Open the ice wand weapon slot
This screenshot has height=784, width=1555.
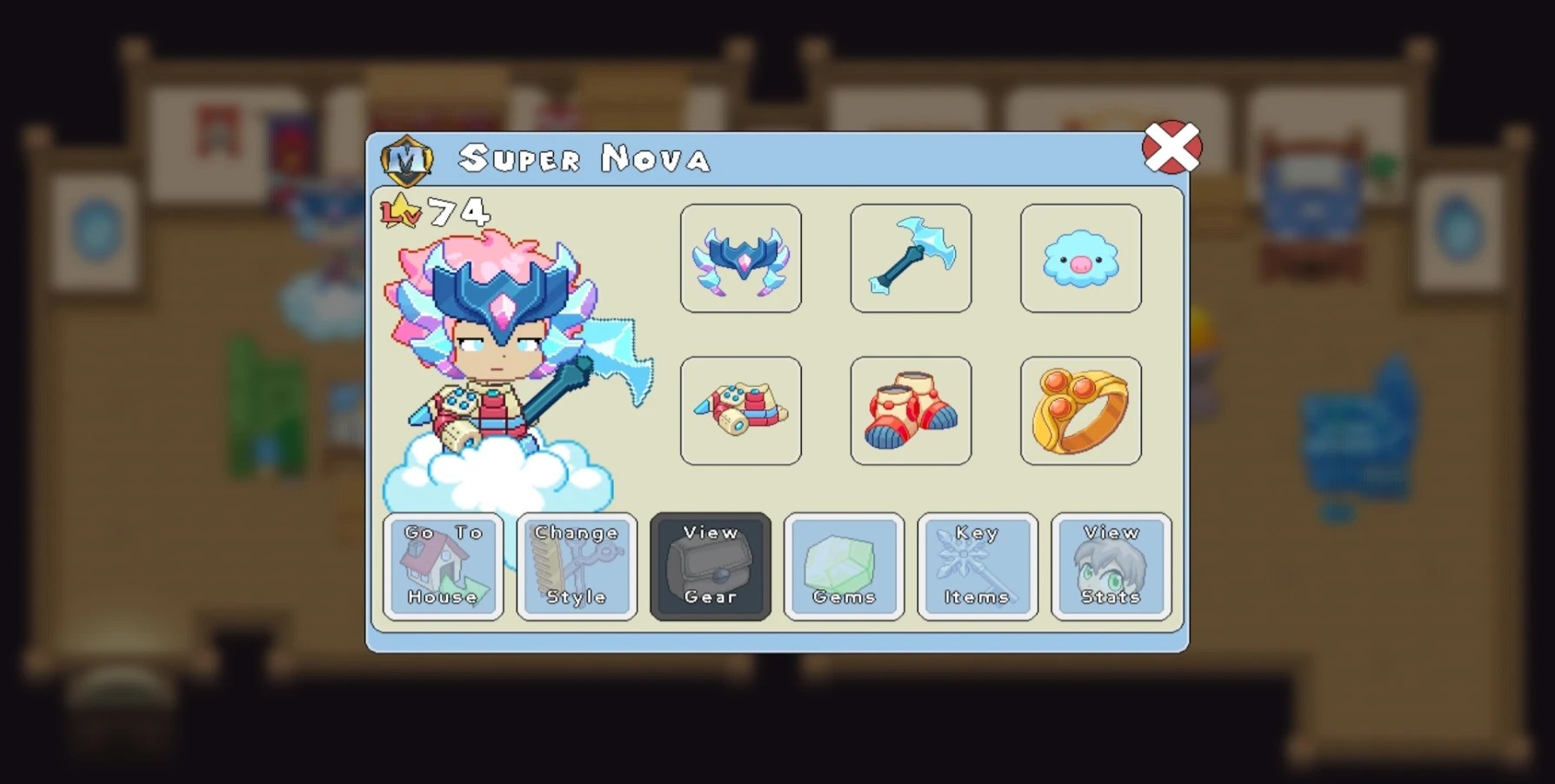(x=911, y=258)
